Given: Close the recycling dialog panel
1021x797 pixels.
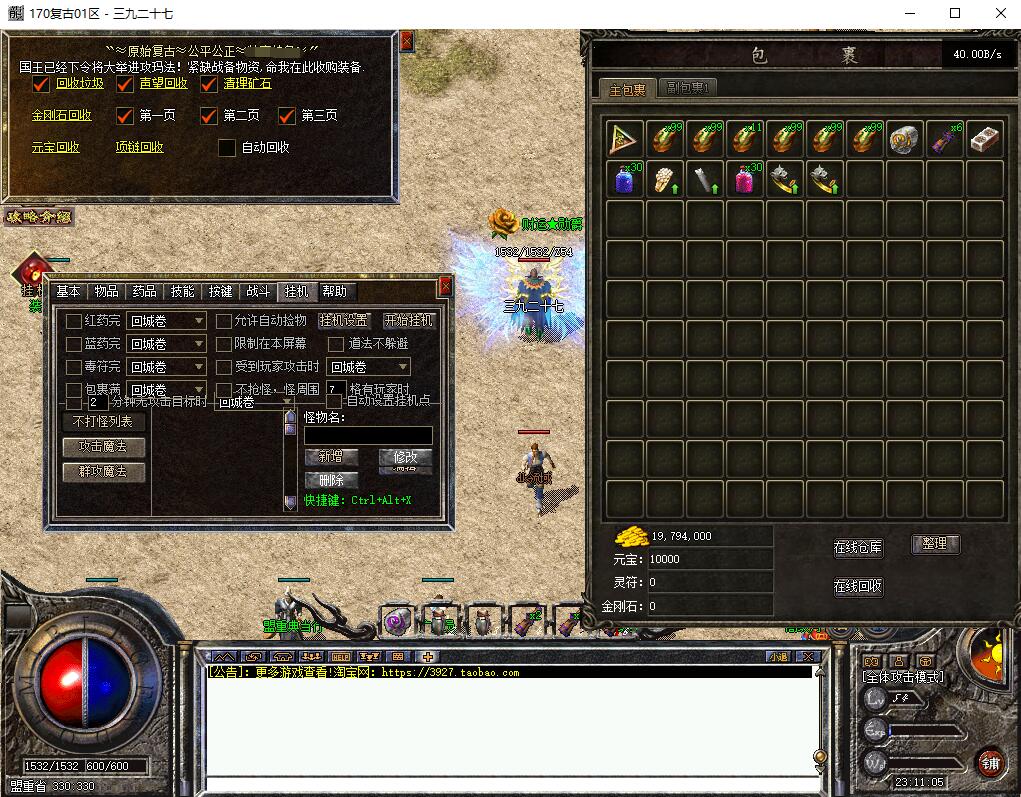Looking at the screenshot, I should 406,41.
